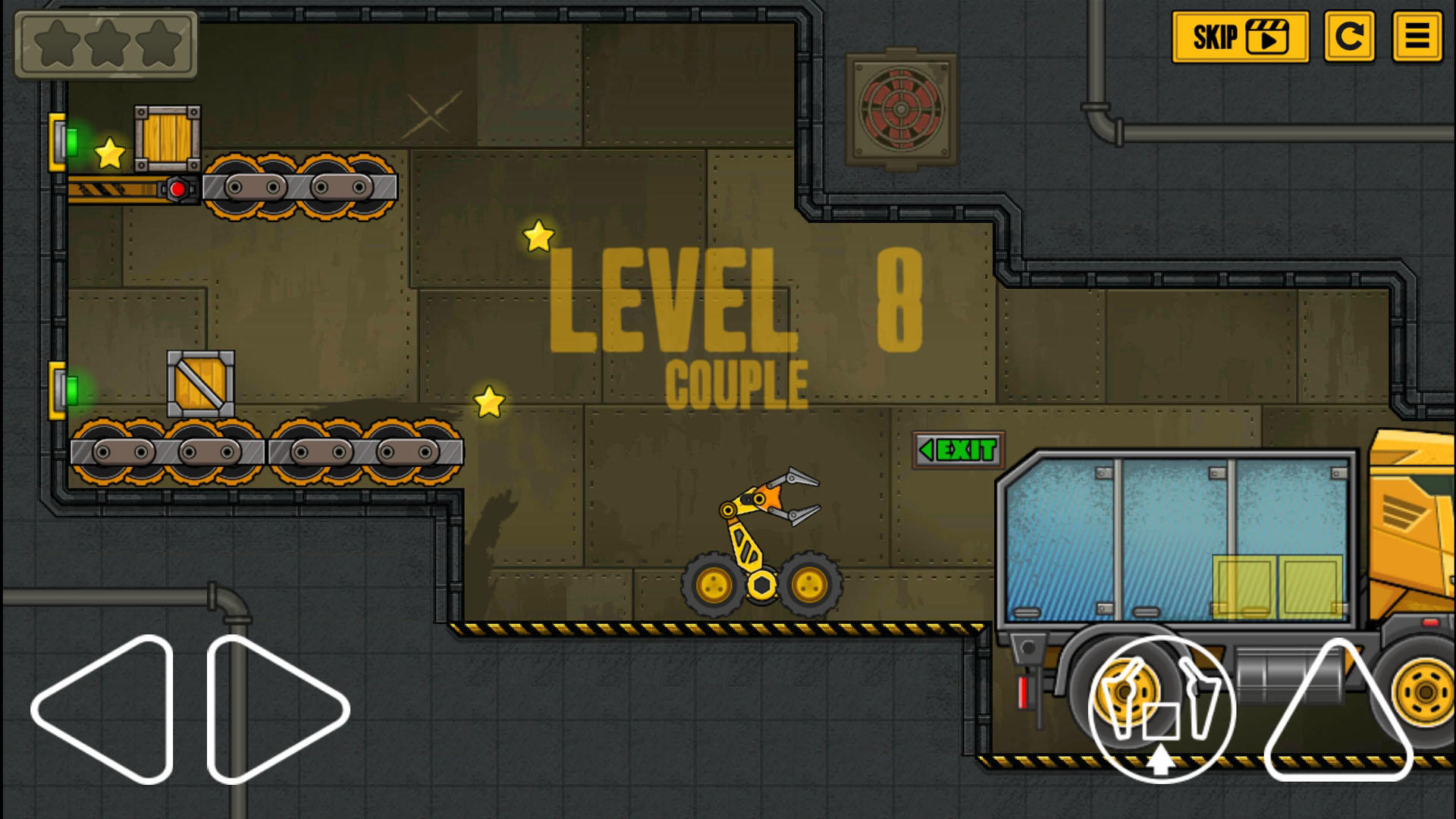The width and height of the screenshot is (1456, 819).
Task: Click the green EXIT sign
Action: tap(957, 448)
